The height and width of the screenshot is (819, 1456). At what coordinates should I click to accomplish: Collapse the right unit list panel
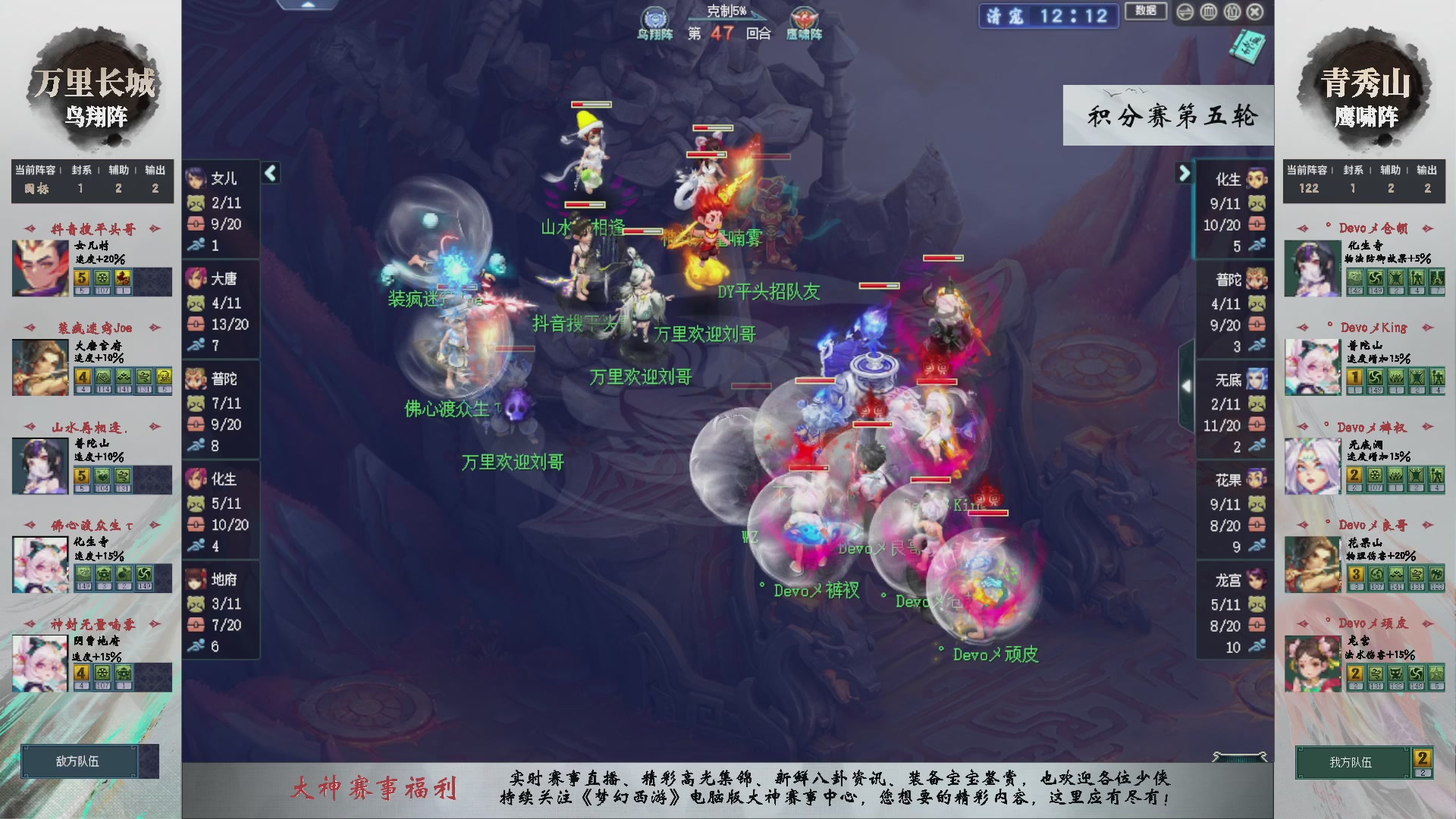(1184, 173)
